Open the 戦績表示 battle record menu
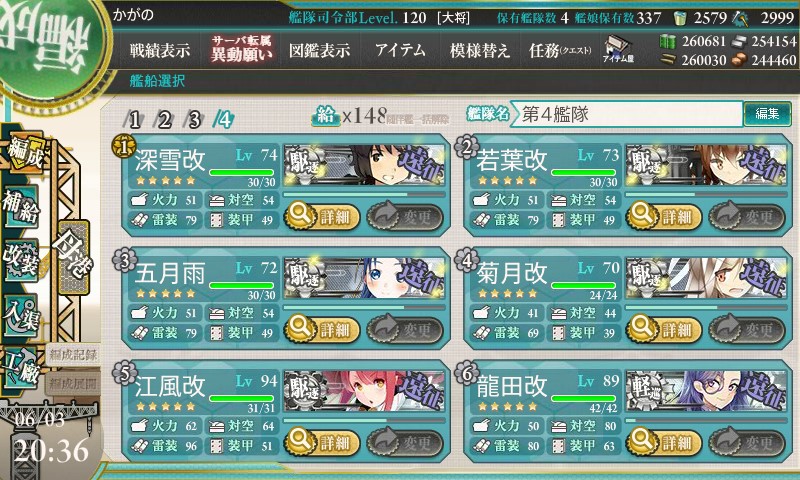This screenshot has width=800, height=480. tap(160, 50)
